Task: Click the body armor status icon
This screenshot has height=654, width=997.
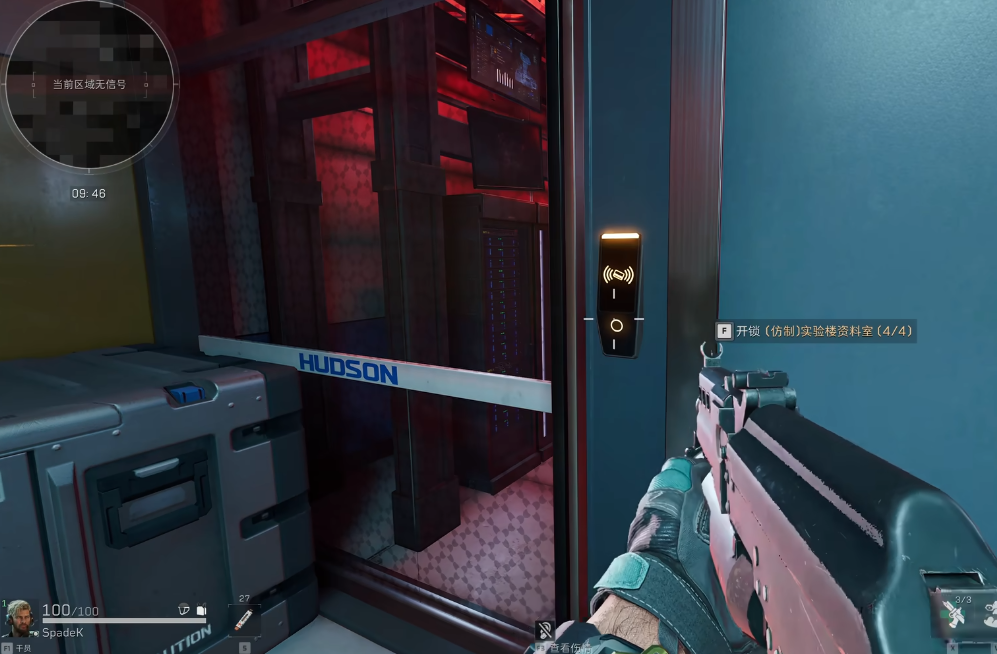Action: click(200, 609)
